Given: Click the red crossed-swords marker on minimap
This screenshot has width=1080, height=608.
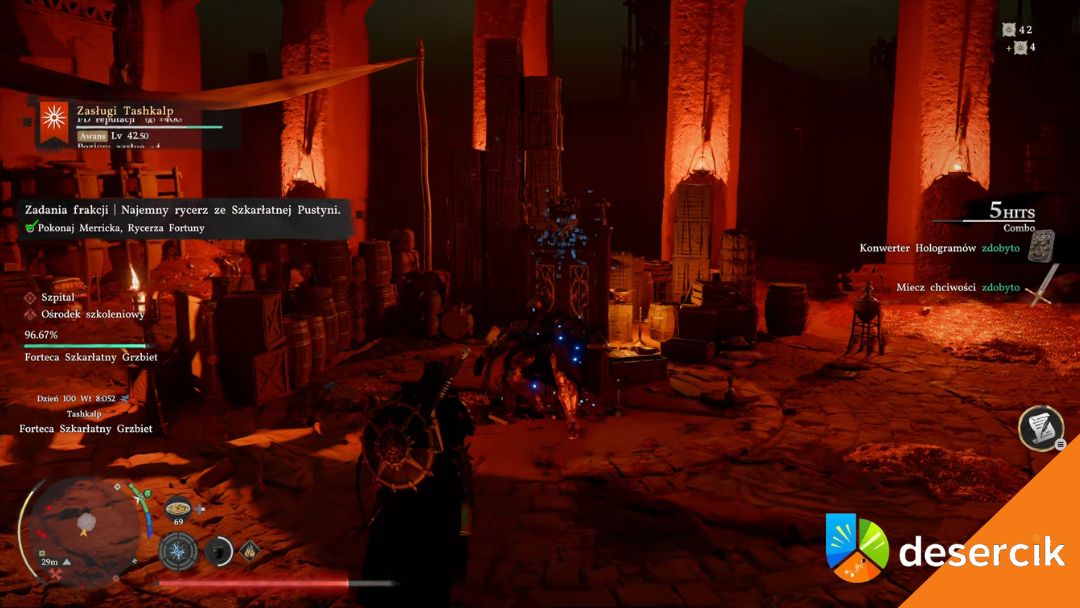Looking at the screenshot, I should click(x=54, y=574).
